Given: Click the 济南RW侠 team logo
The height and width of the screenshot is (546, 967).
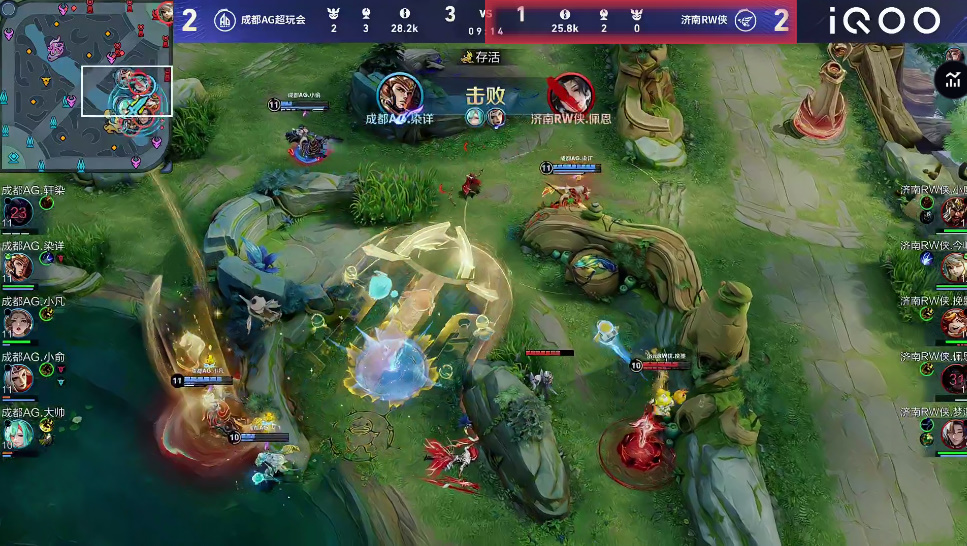Looking at the screenshot, I should click(x=746, y=20).
